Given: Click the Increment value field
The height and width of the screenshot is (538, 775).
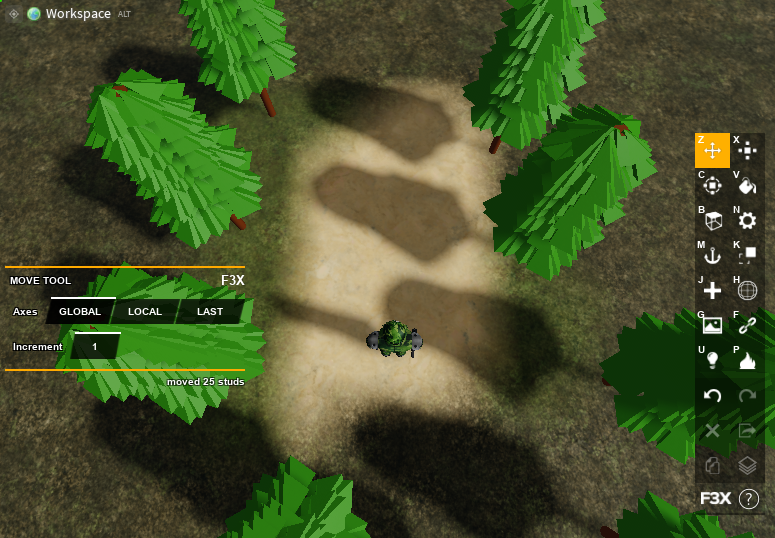Looking at the screenshot, I should (95, 346).
